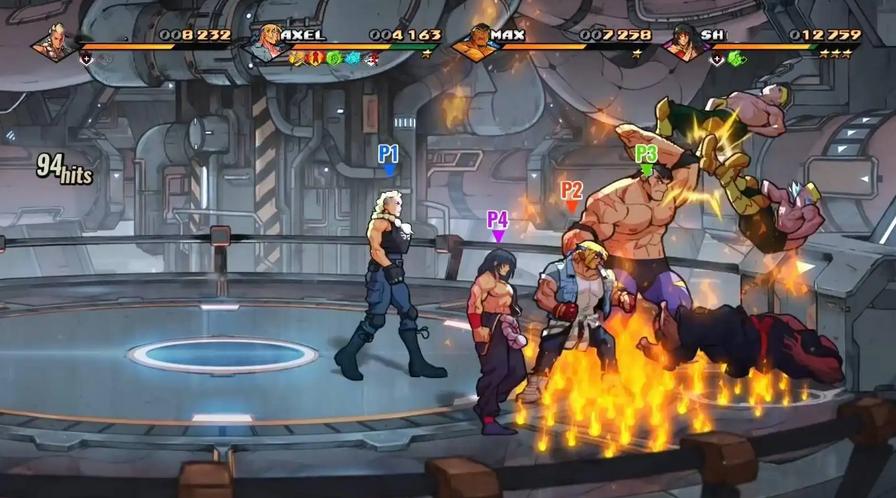The width and height of the screenshot is (896, 498).
Task: Click the yellow perk icon under Axel
Action: pyautogui.click(x=297, y=58)
